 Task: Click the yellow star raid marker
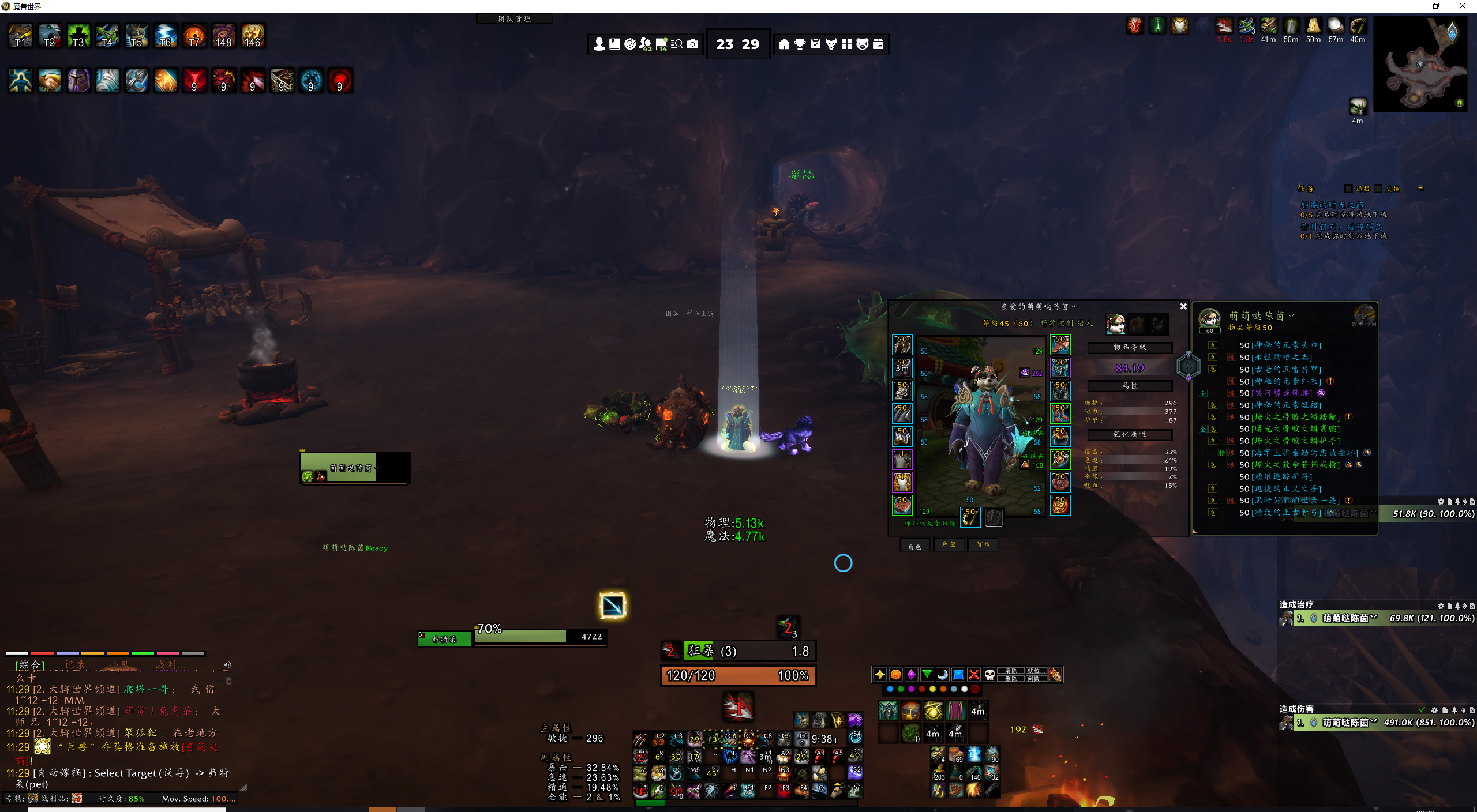coord(880,674)
